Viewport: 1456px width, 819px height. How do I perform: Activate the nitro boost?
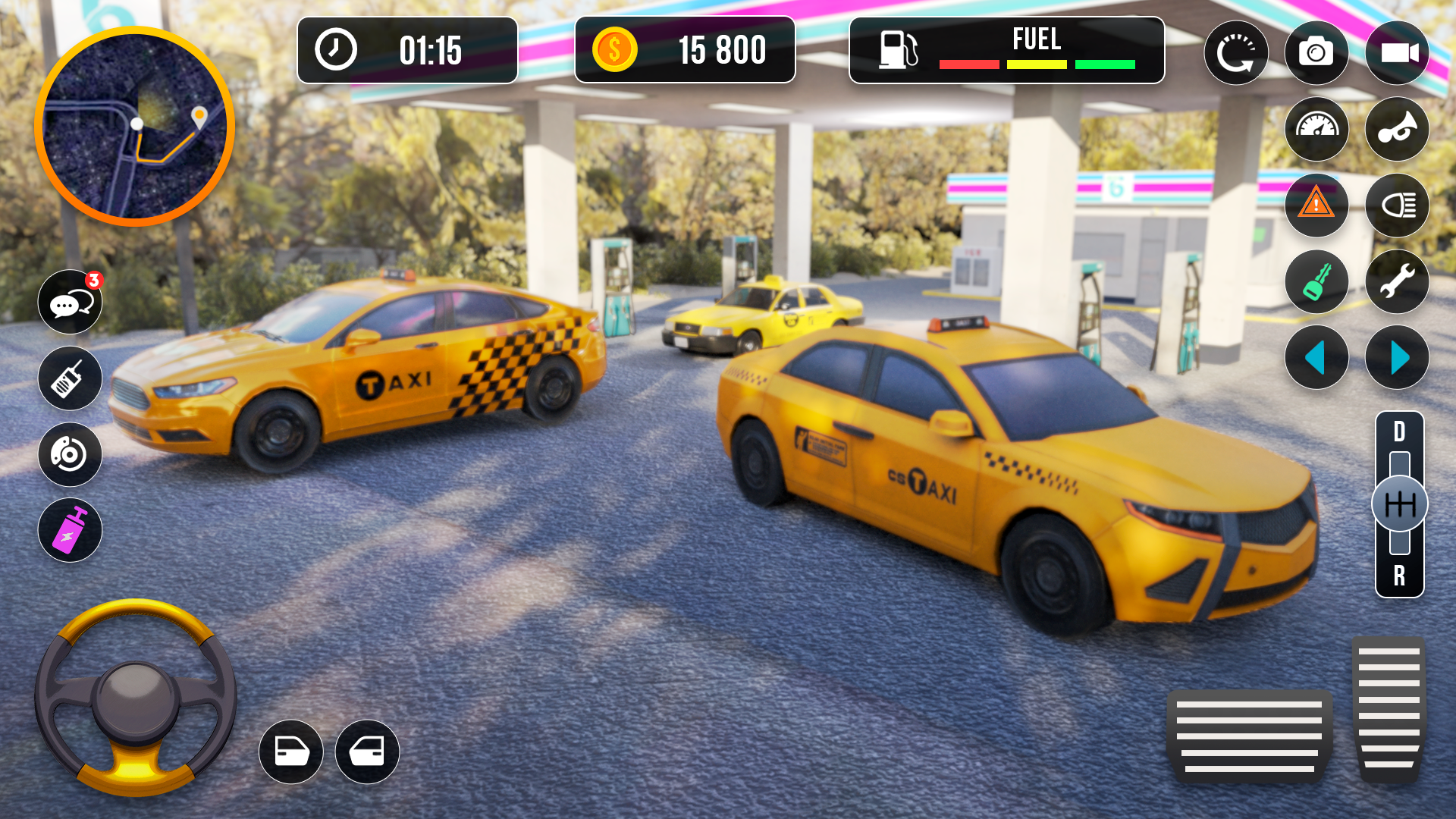(x=69, y=531)
